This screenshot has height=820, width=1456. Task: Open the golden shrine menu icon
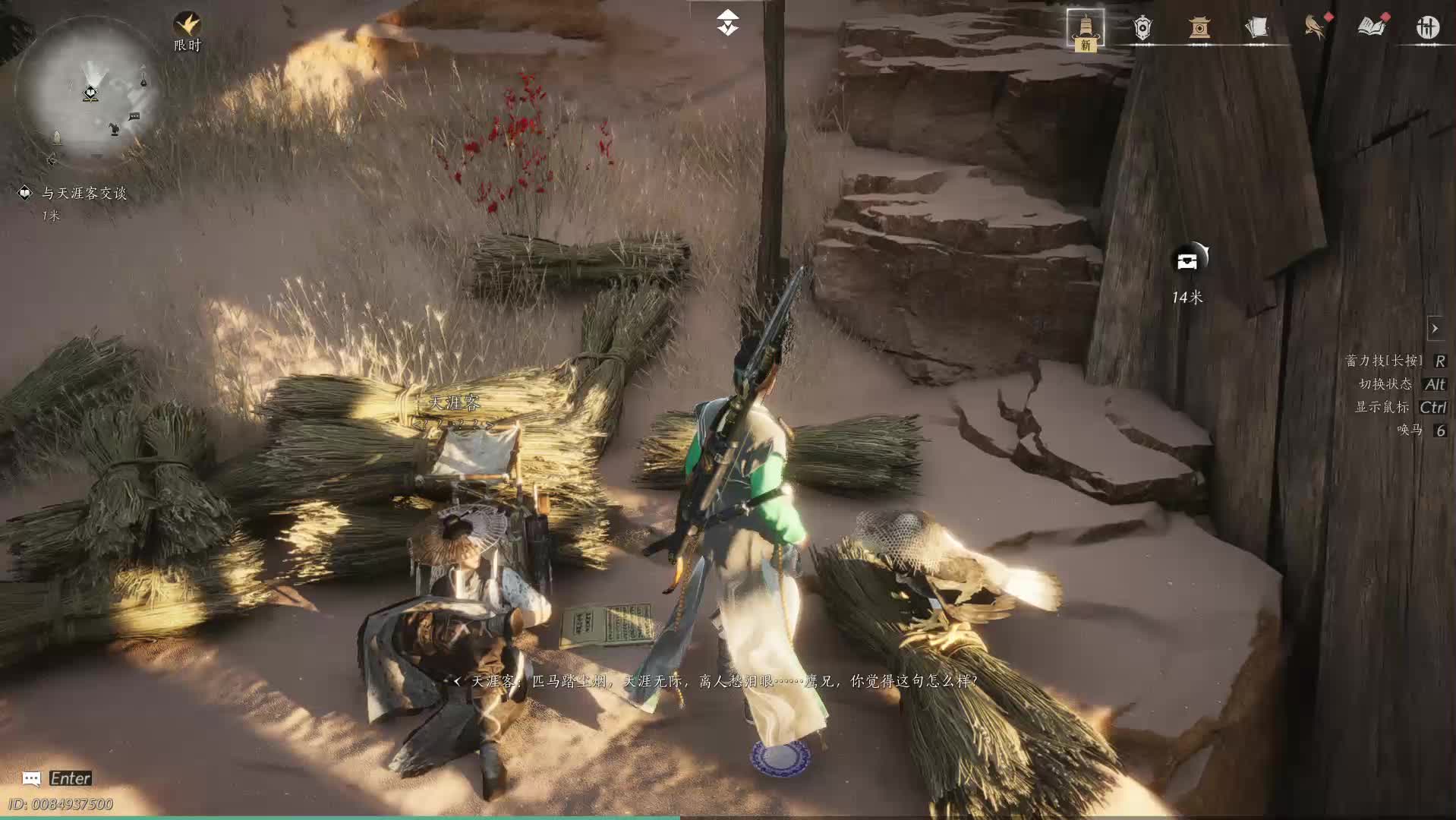(x=1199, y=28)
